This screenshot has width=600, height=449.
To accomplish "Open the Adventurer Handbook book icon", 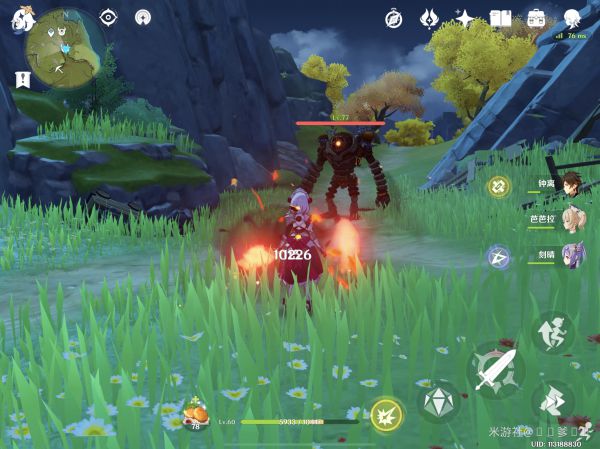I will tap(500, 18).
